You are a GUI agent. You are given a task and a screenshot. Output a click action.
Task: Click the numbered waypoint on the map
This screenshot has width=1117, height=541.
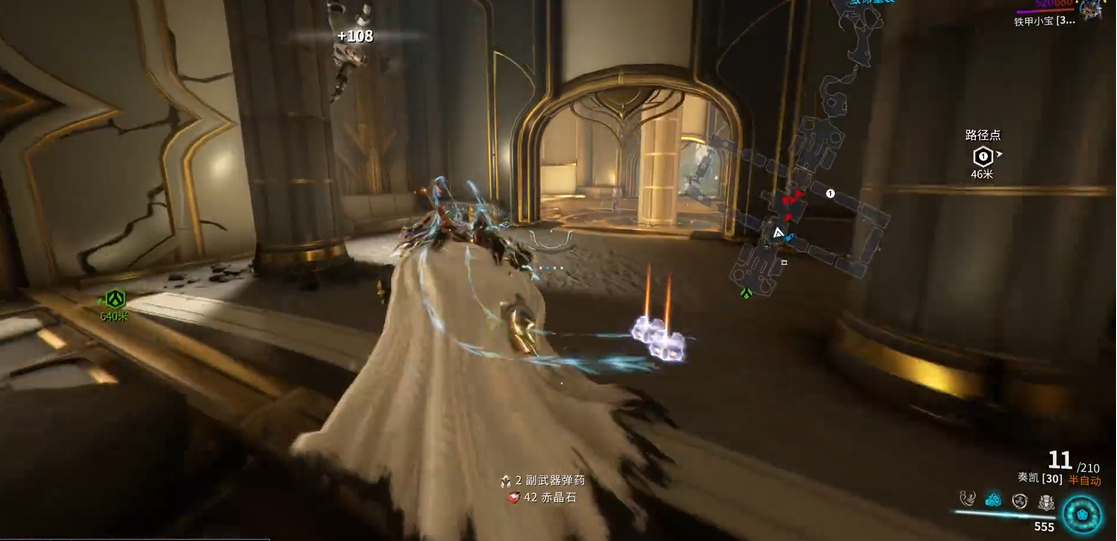click(830, 194)
